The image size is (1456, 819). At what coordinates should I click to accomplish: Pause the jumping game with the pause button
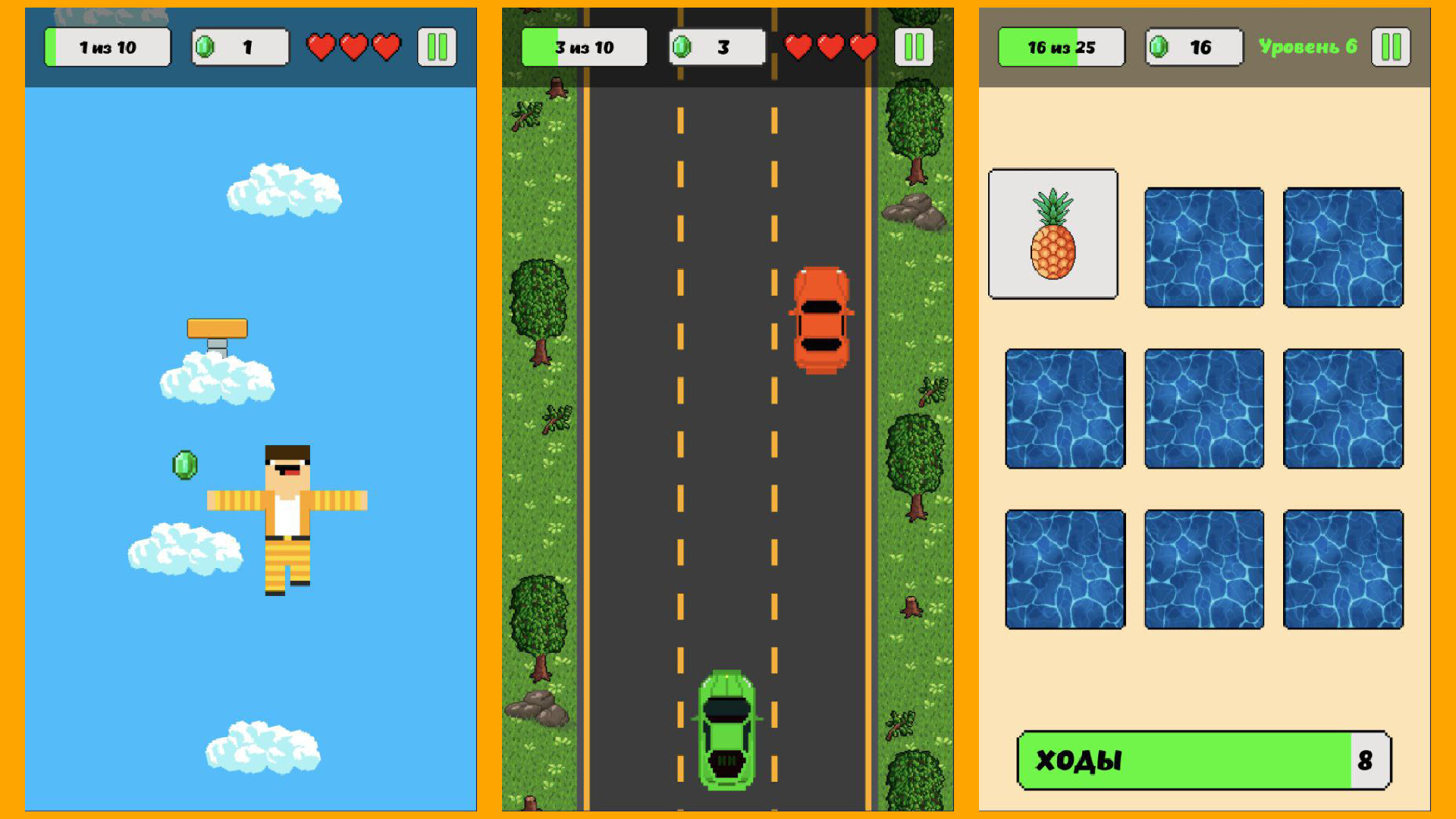click(437, 45)
